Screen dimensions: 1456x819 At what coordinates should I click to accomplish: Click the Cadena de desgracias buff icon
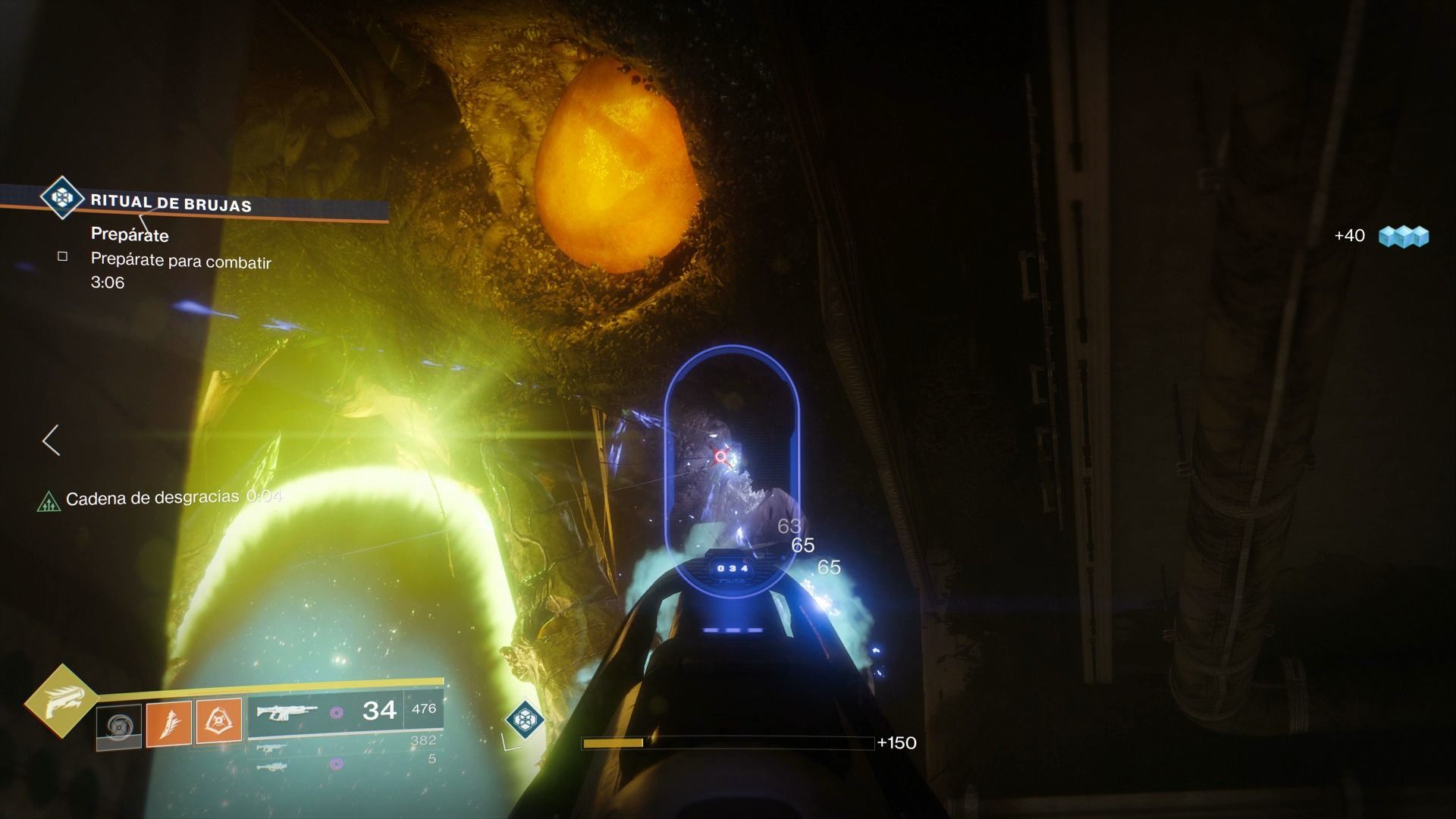tap(49, 500)
